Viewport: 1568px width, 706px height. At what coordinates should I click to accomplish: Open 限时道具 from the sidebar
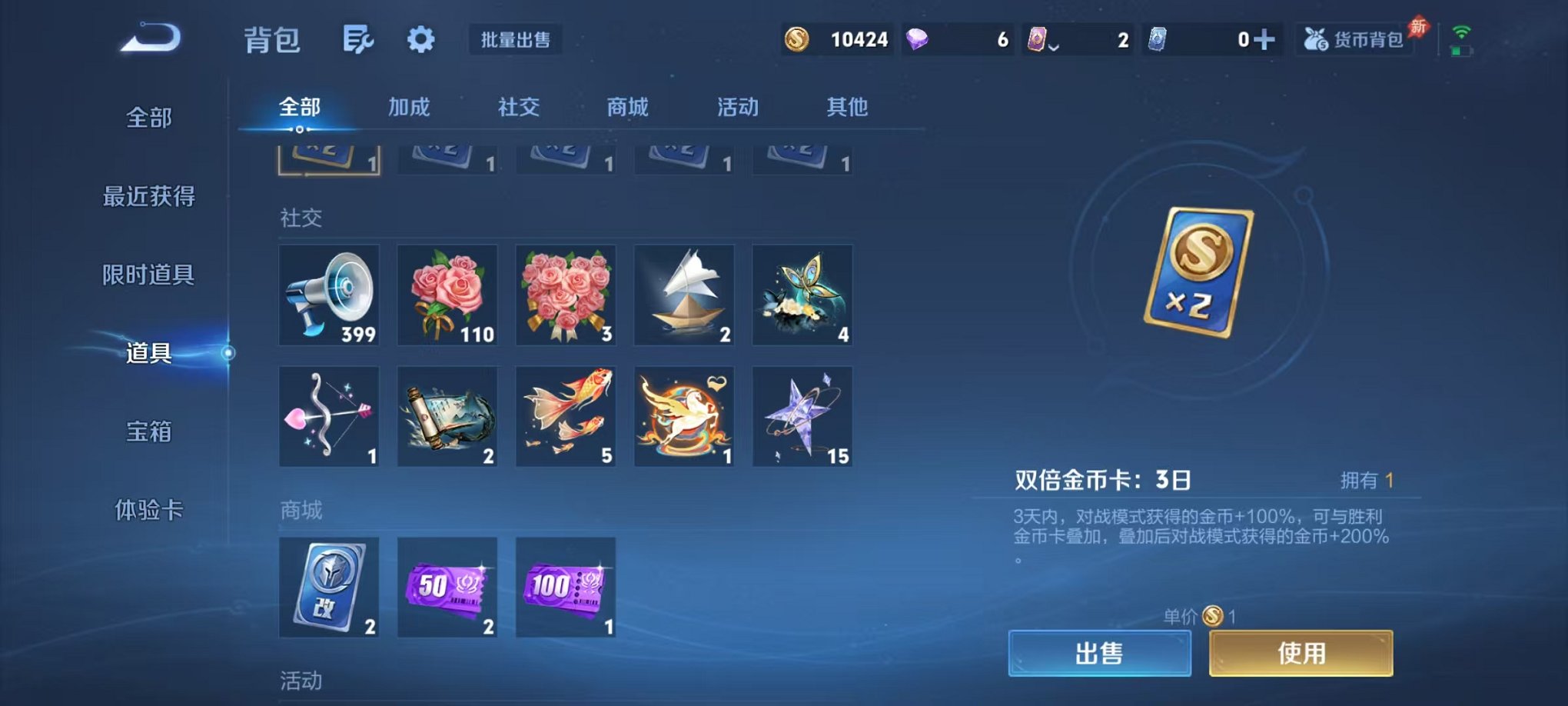tap(151, 275)
